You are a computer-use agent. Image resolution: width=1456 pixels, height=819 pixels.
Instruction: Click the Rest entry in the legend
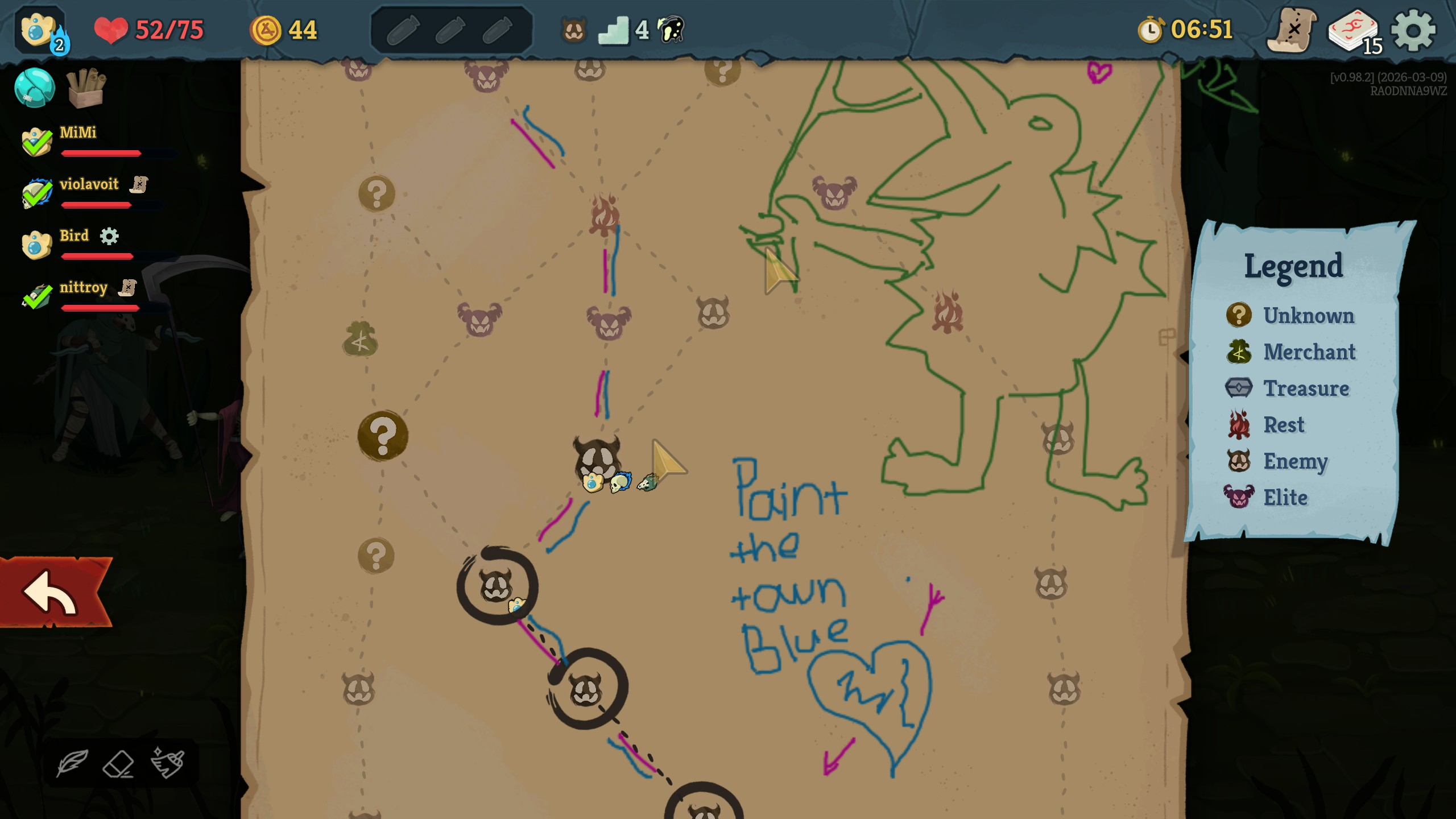(1283, 425)
